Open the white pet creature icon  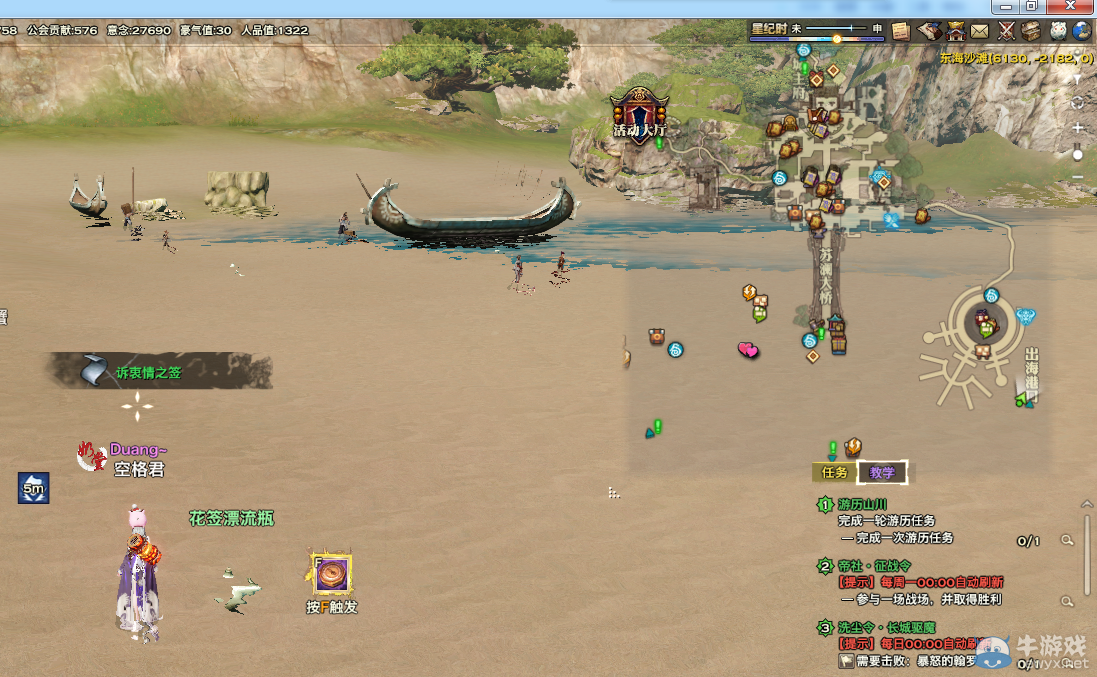pos(1057,31)
